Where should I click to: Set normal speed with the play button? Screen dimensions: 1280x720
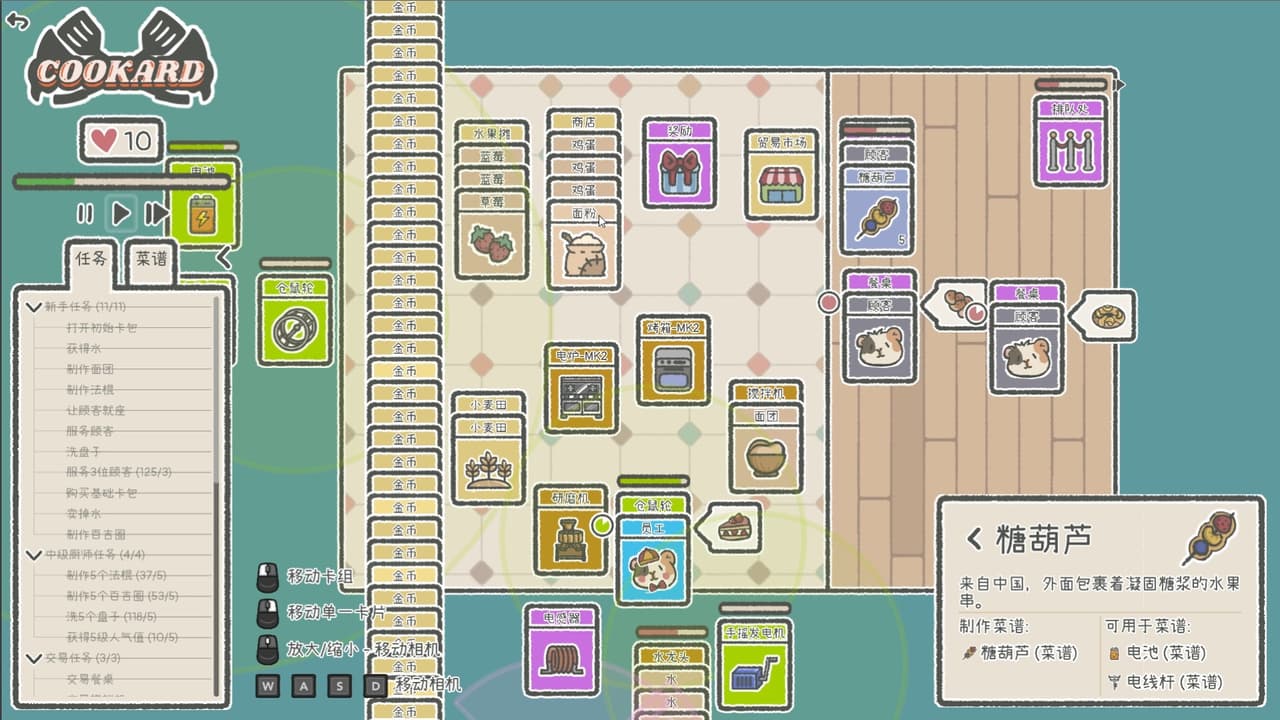point(121,213)
